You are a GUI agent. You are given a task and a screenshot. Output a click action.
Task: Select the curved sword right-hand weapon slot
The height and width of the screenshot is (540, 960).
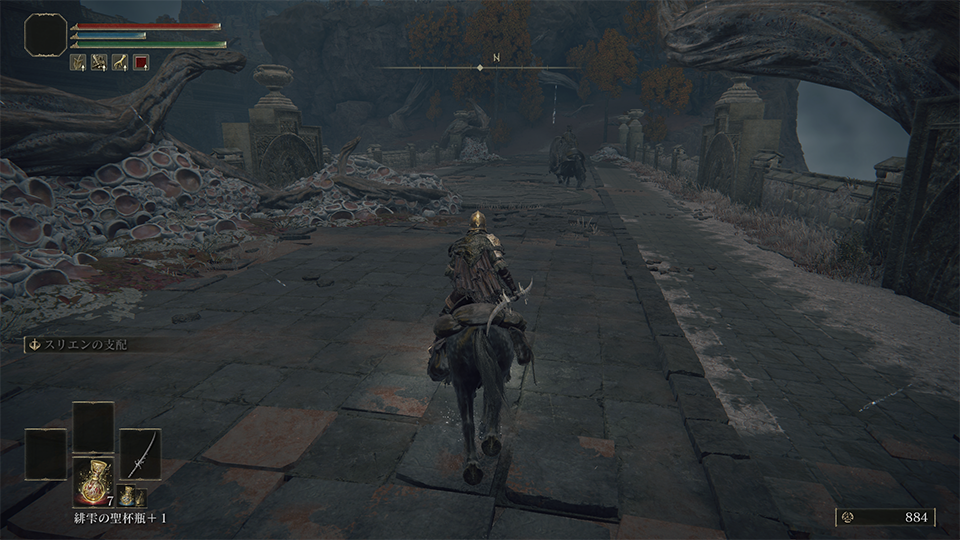140,454
